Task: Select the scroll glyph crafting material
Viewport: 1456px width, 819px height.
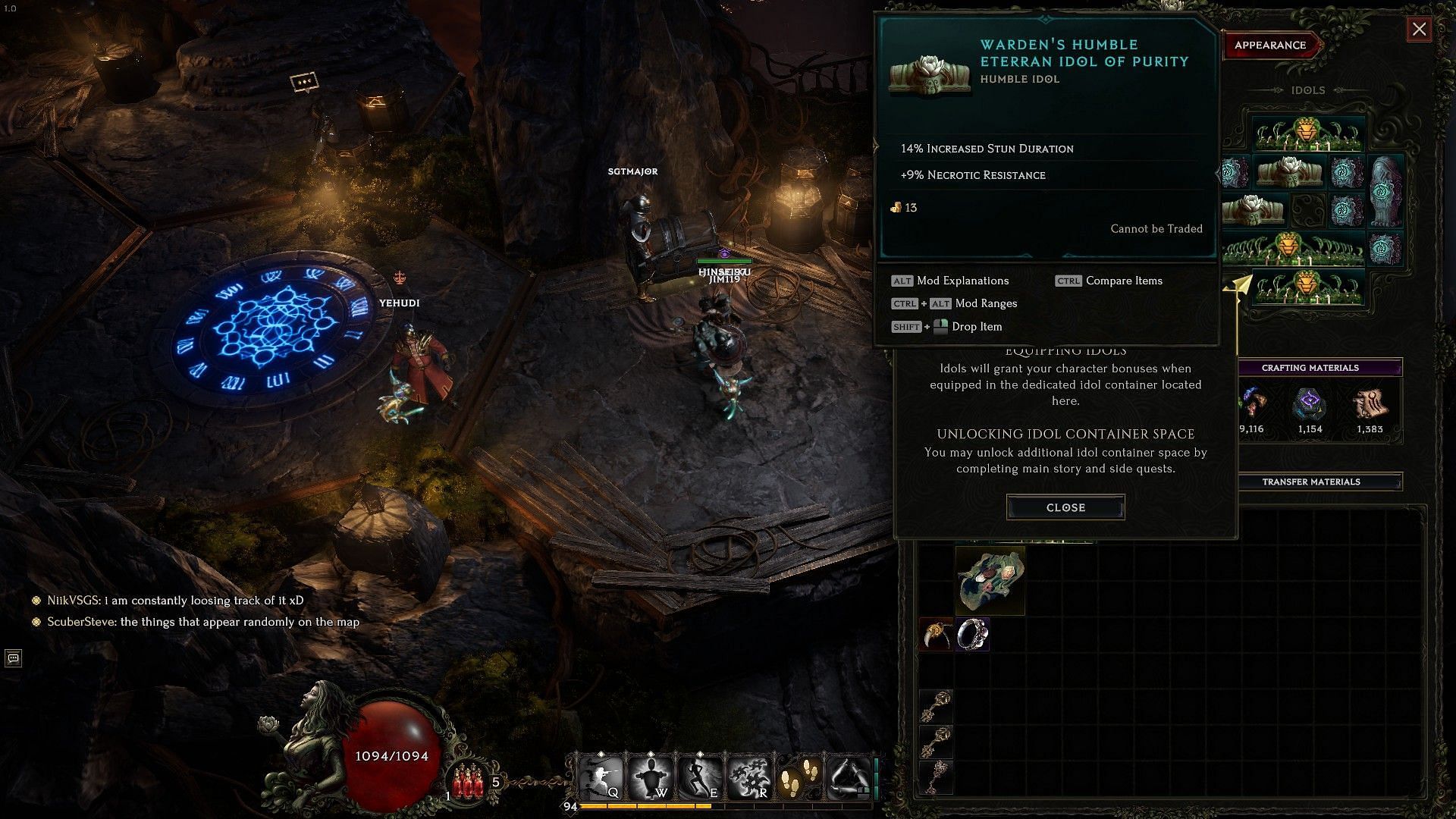Action: pyautogui.click(x=1370, y=405)
